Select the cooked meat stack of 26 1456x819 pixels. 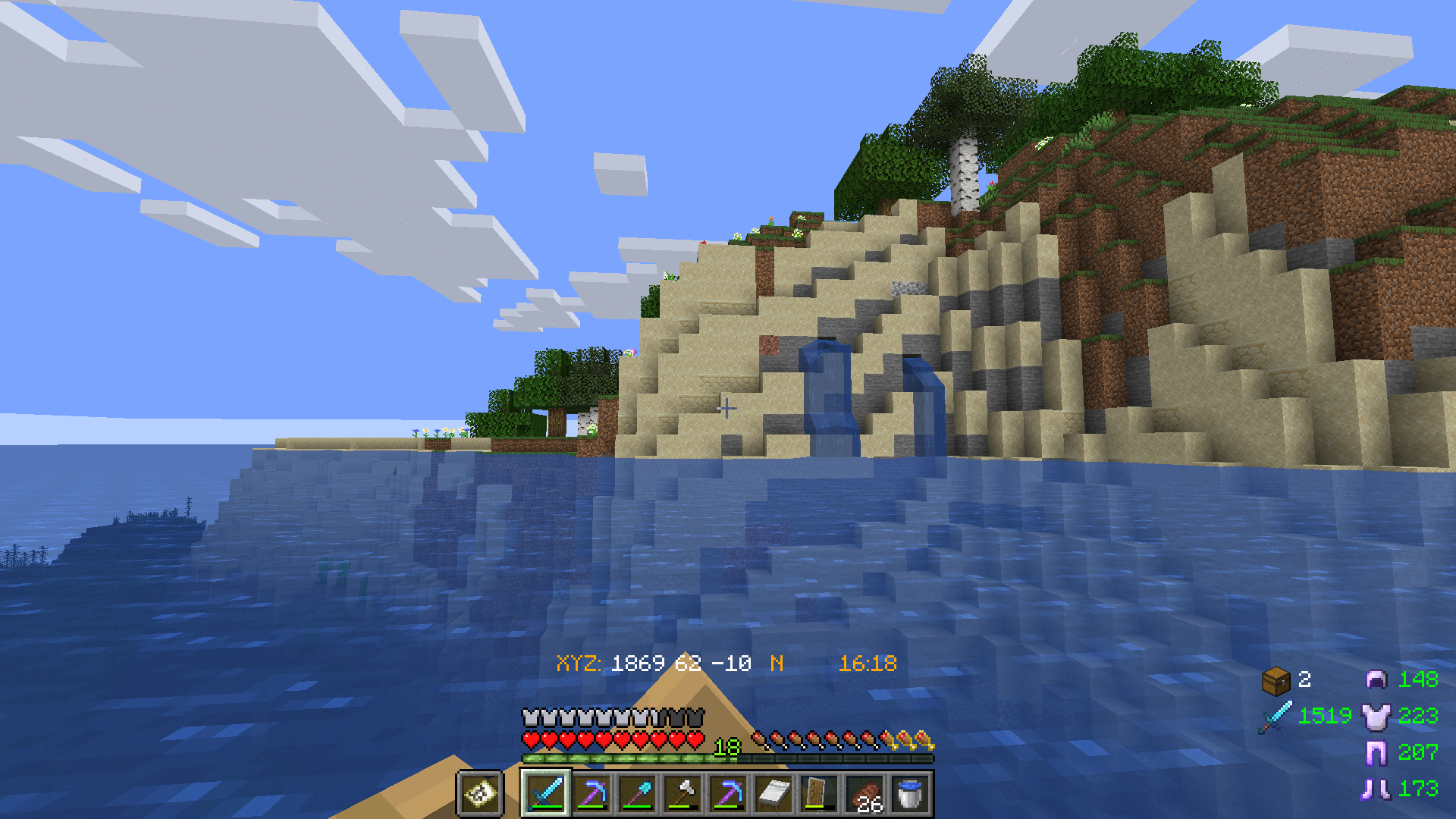point(864,795)
